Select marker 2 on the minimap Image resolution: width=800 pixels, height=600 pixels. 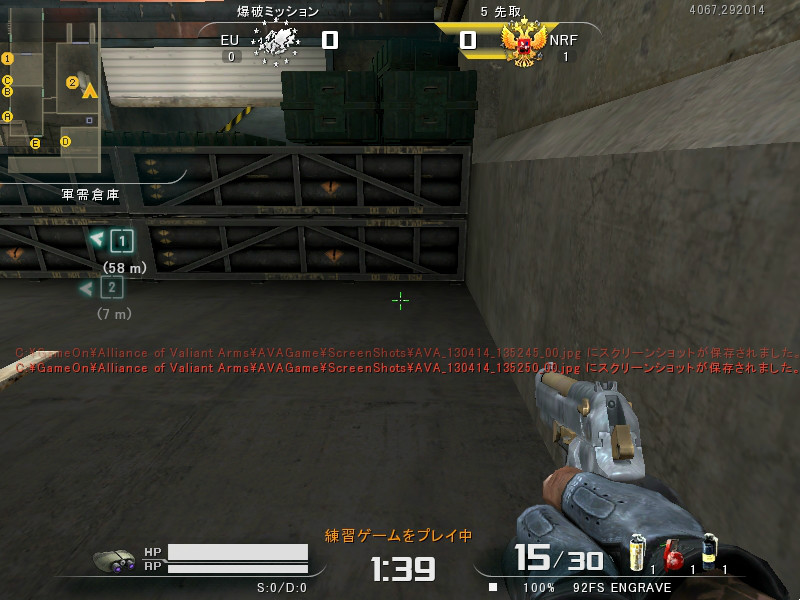pos(72,82)
